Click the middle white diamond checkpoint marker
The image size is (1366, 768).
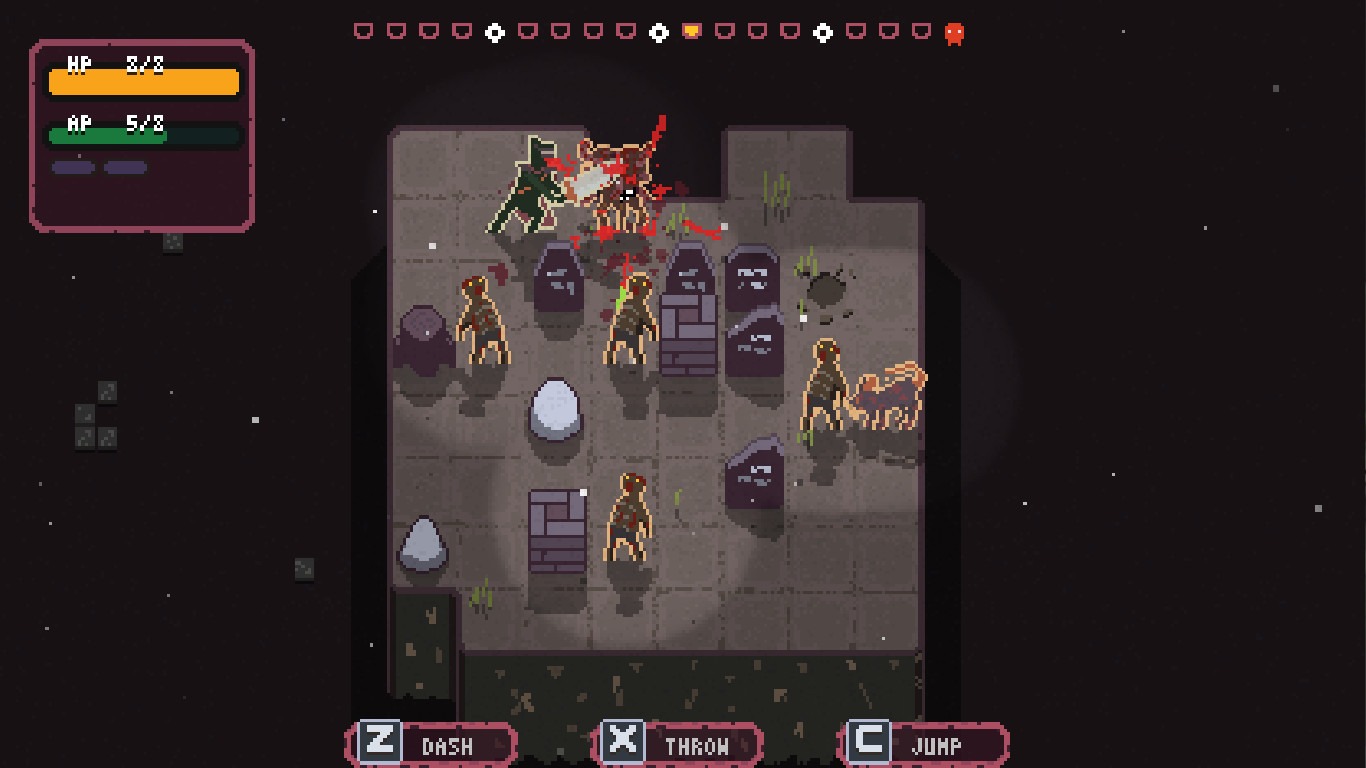(659, 31)
